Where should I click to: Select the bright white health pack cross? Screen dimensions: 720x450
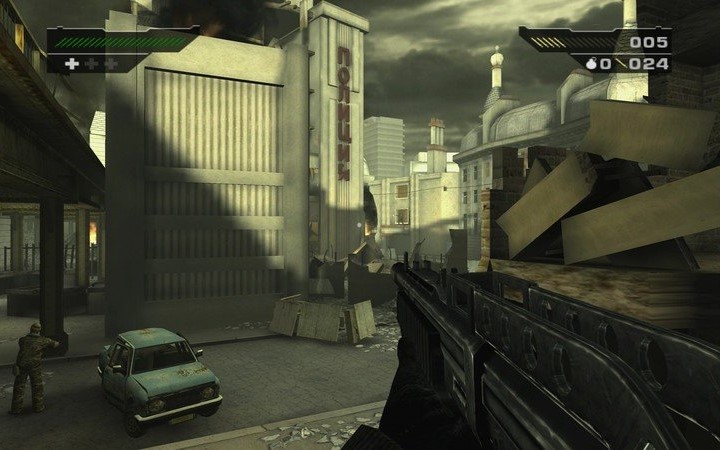click(71, 64)
